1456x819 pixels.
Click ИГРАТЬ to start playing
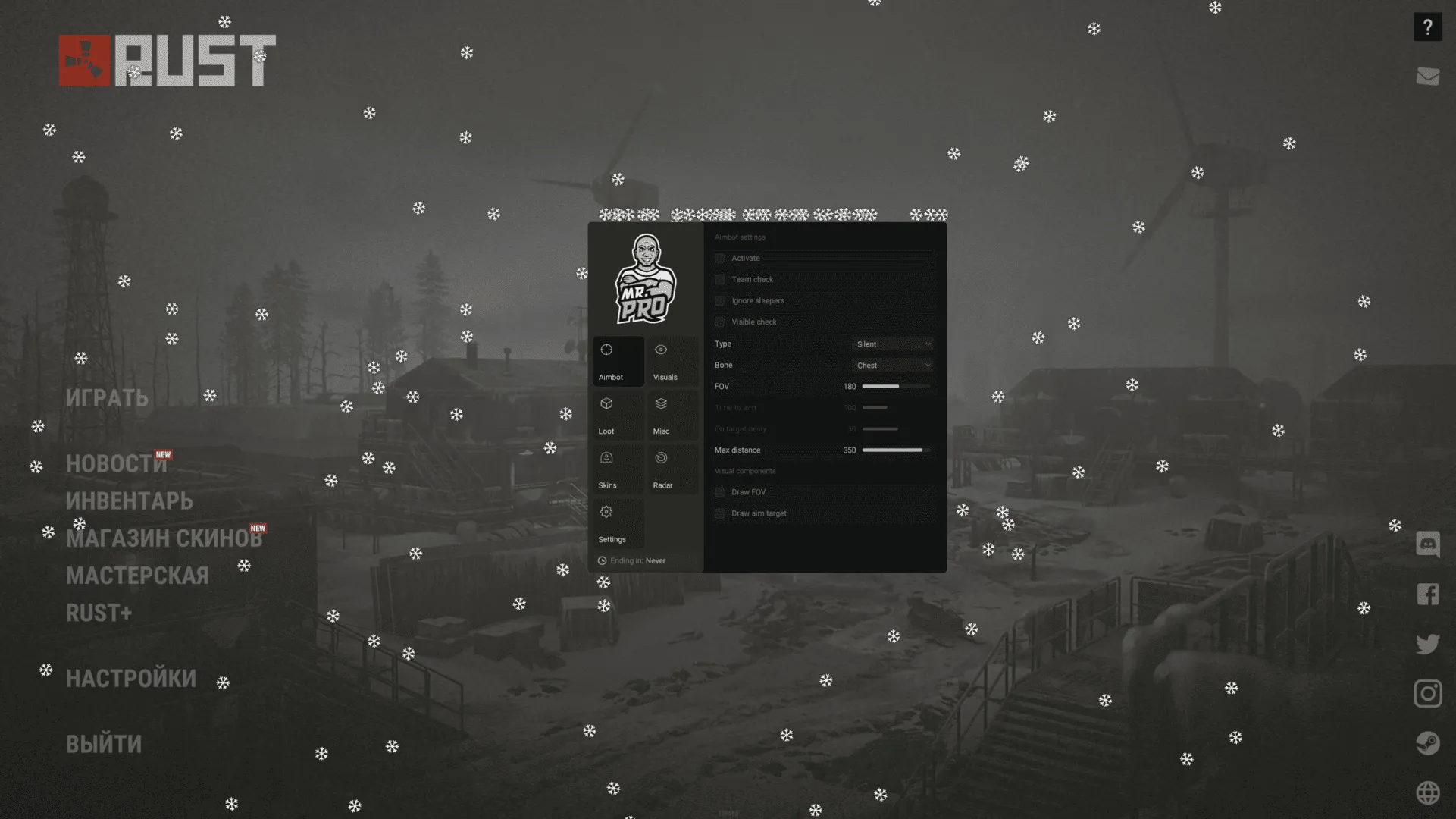click(x=108, y=397)
